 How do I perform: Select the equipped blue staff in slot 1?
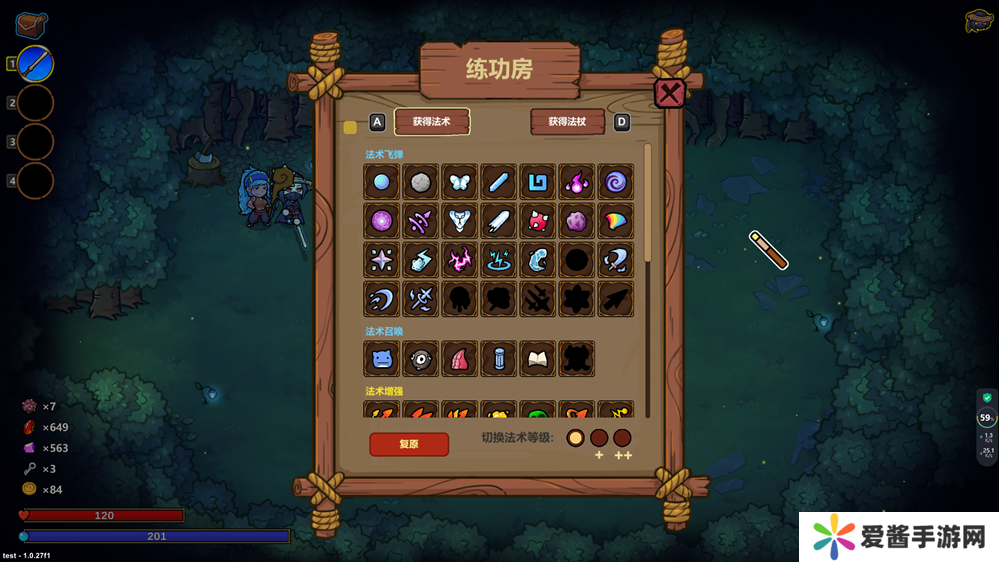36,64
